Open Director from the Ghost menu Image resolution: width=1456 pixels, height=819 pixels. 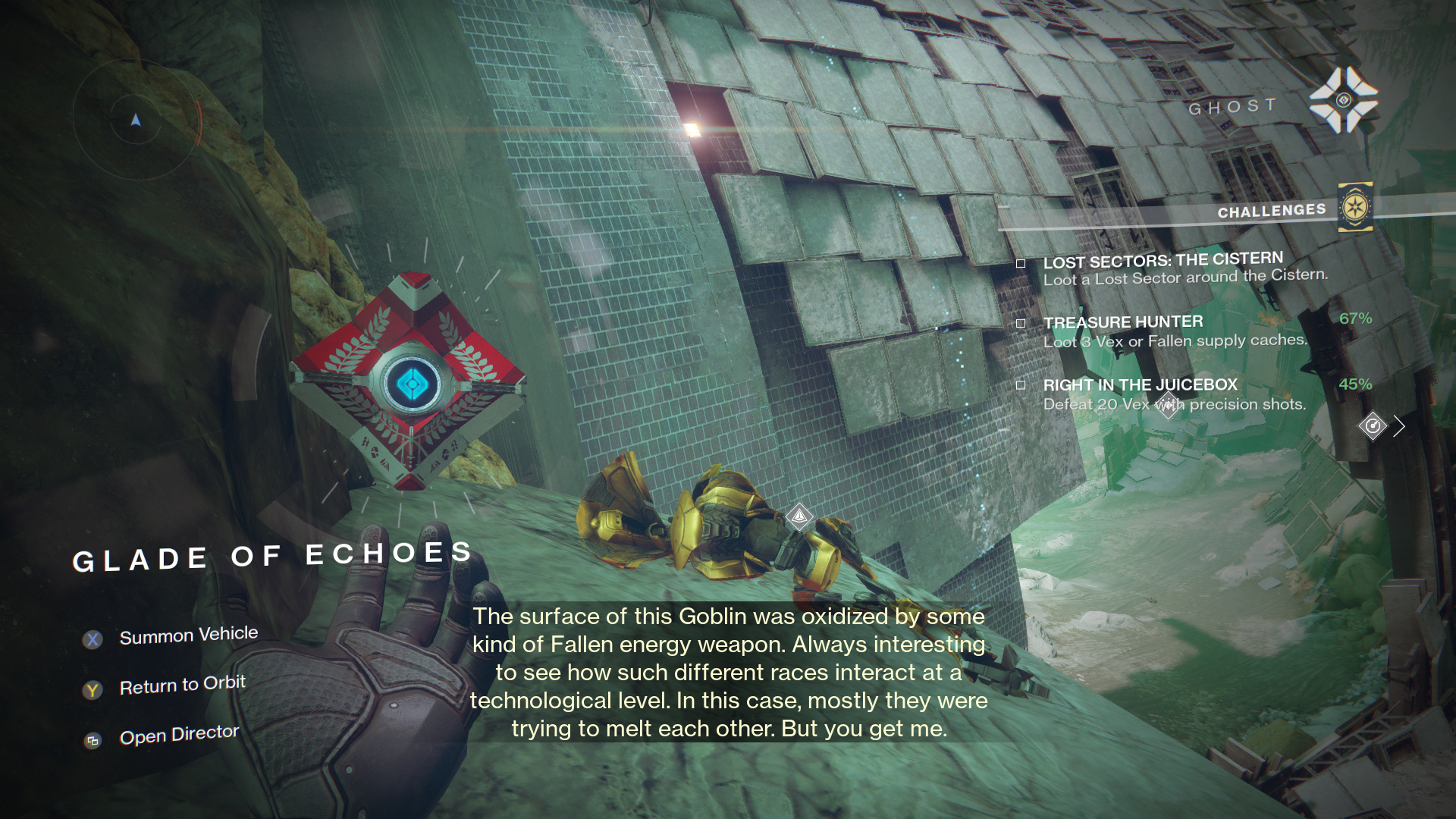click(x=179, y=735)
